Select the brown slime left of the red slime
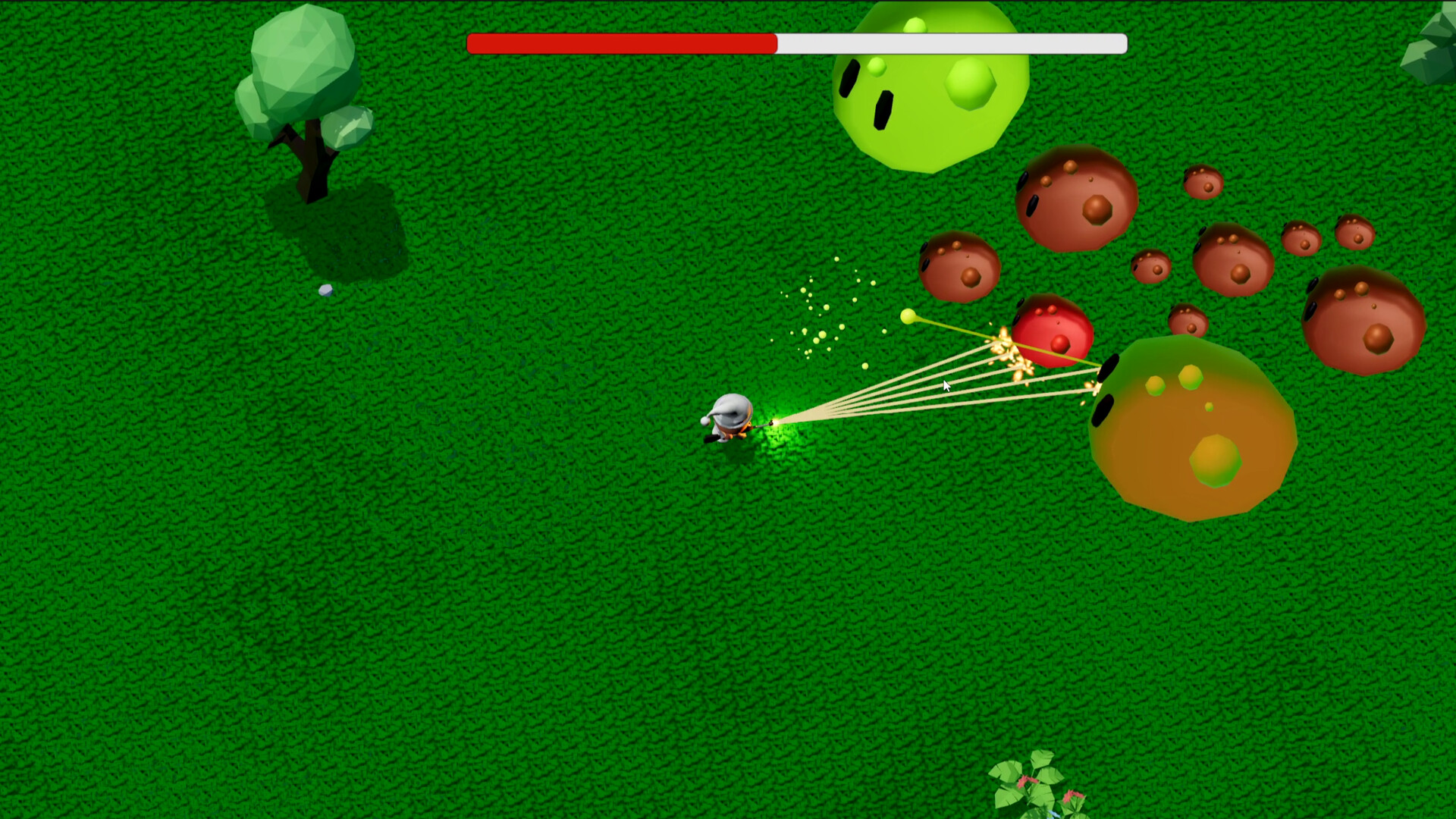Screen dimensions: 1456x819 959,267
